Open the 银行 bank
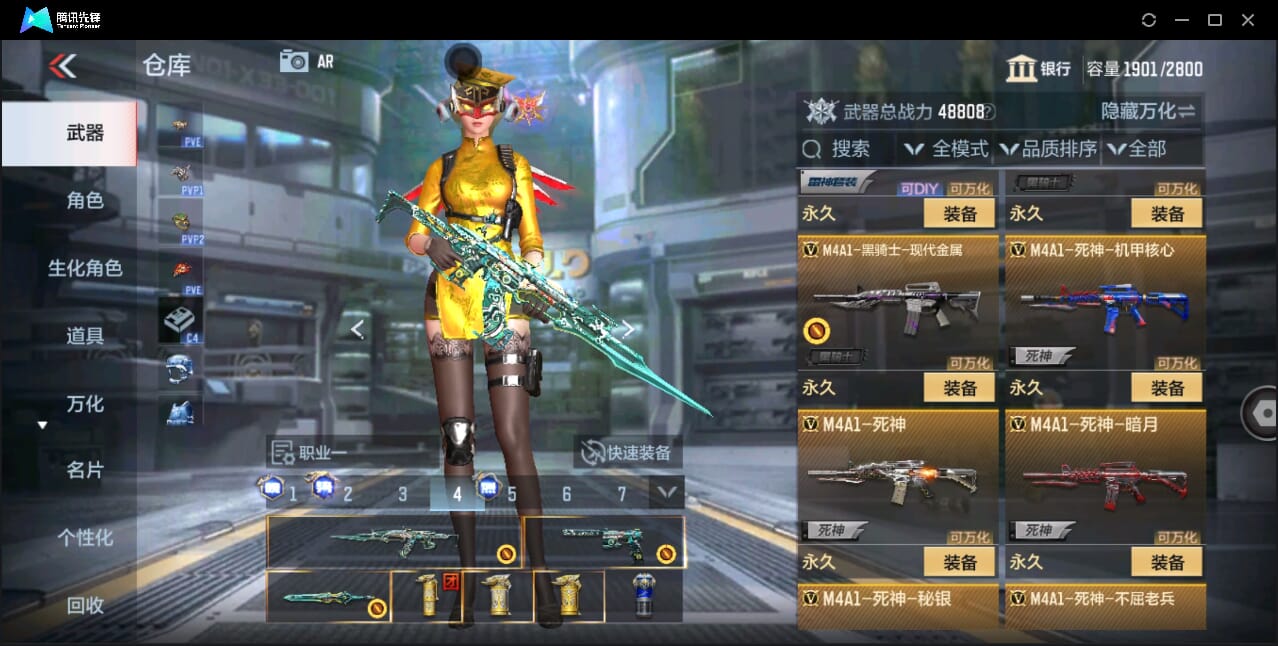Viewport: 1278px width, 646px height. [1039, 69]
